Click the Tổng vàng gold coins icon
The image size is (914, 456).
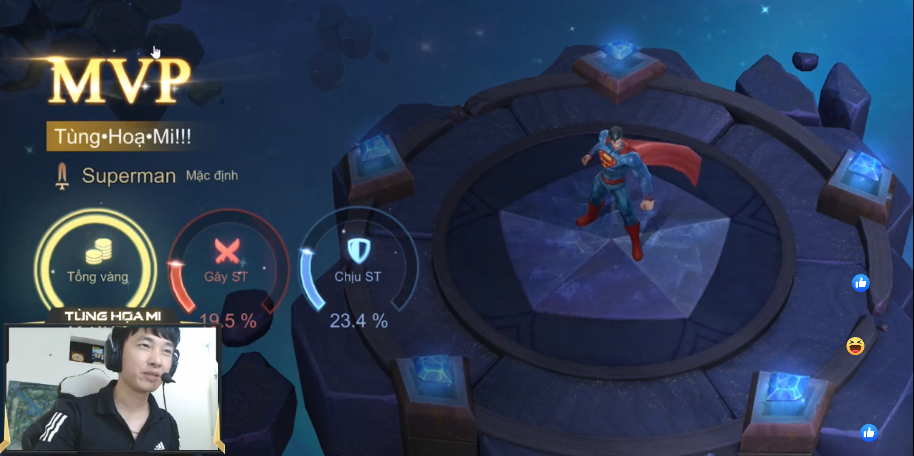coord(97,253)
